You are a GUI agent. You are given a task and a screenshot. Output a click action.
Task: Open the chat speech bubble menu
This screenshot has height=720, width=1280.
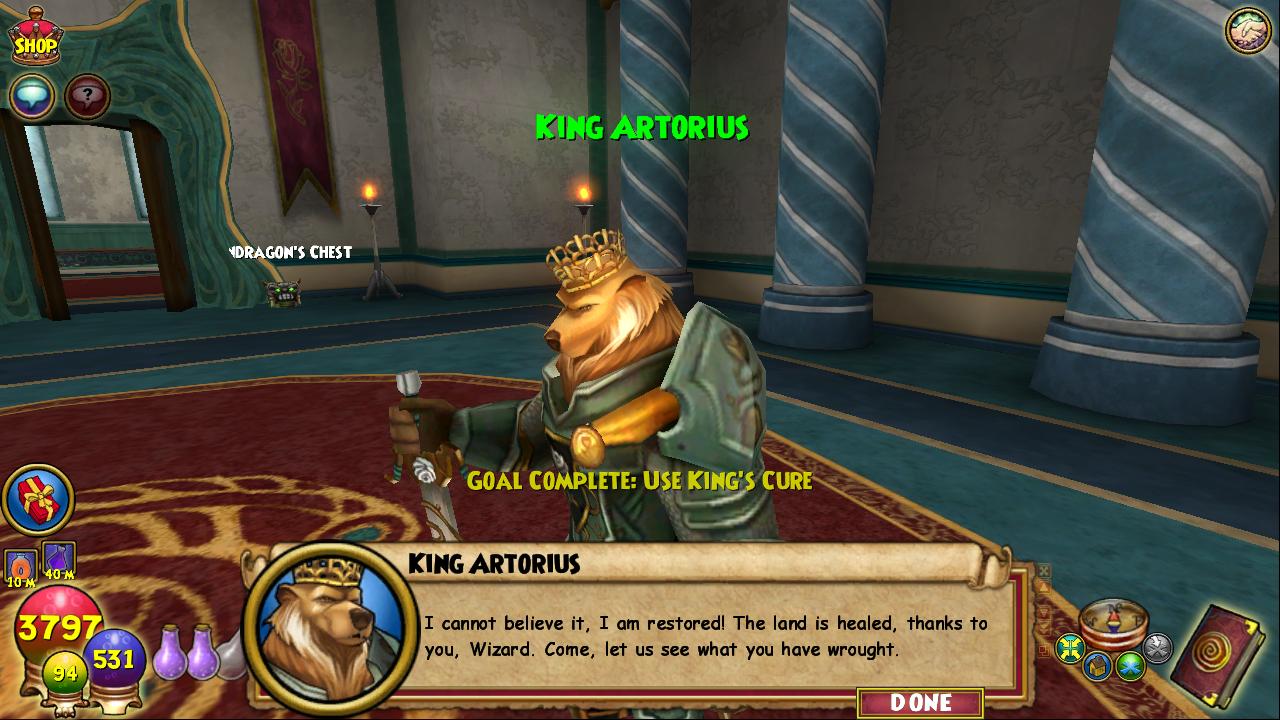tap(32, 96)
